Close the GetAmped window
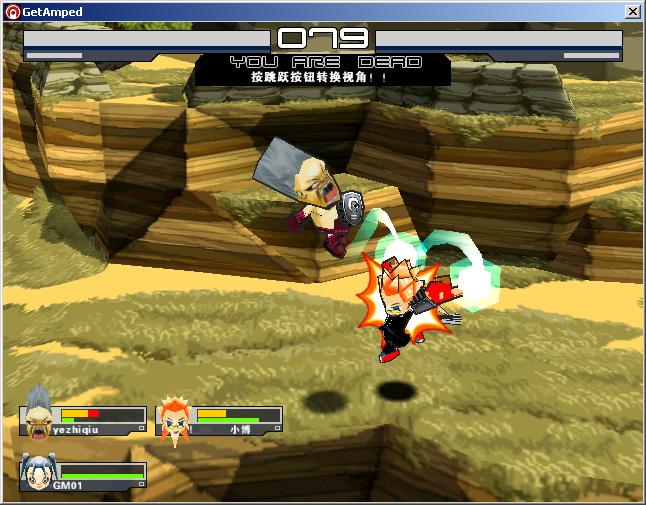646x505 pixels. pos(632,12)
